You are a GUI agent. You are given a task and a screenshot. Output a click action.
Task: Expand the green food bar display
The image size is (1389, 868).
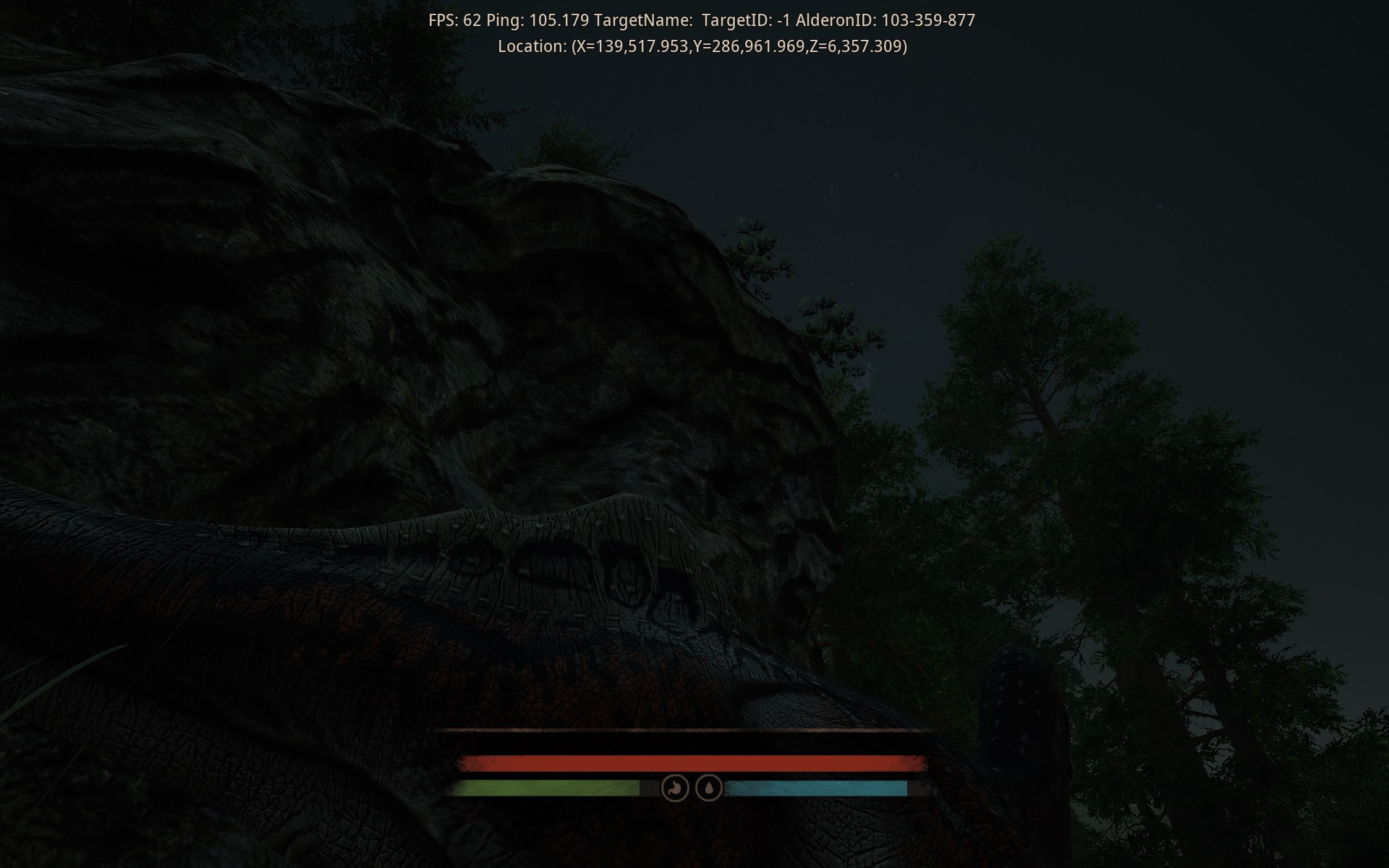546,789
